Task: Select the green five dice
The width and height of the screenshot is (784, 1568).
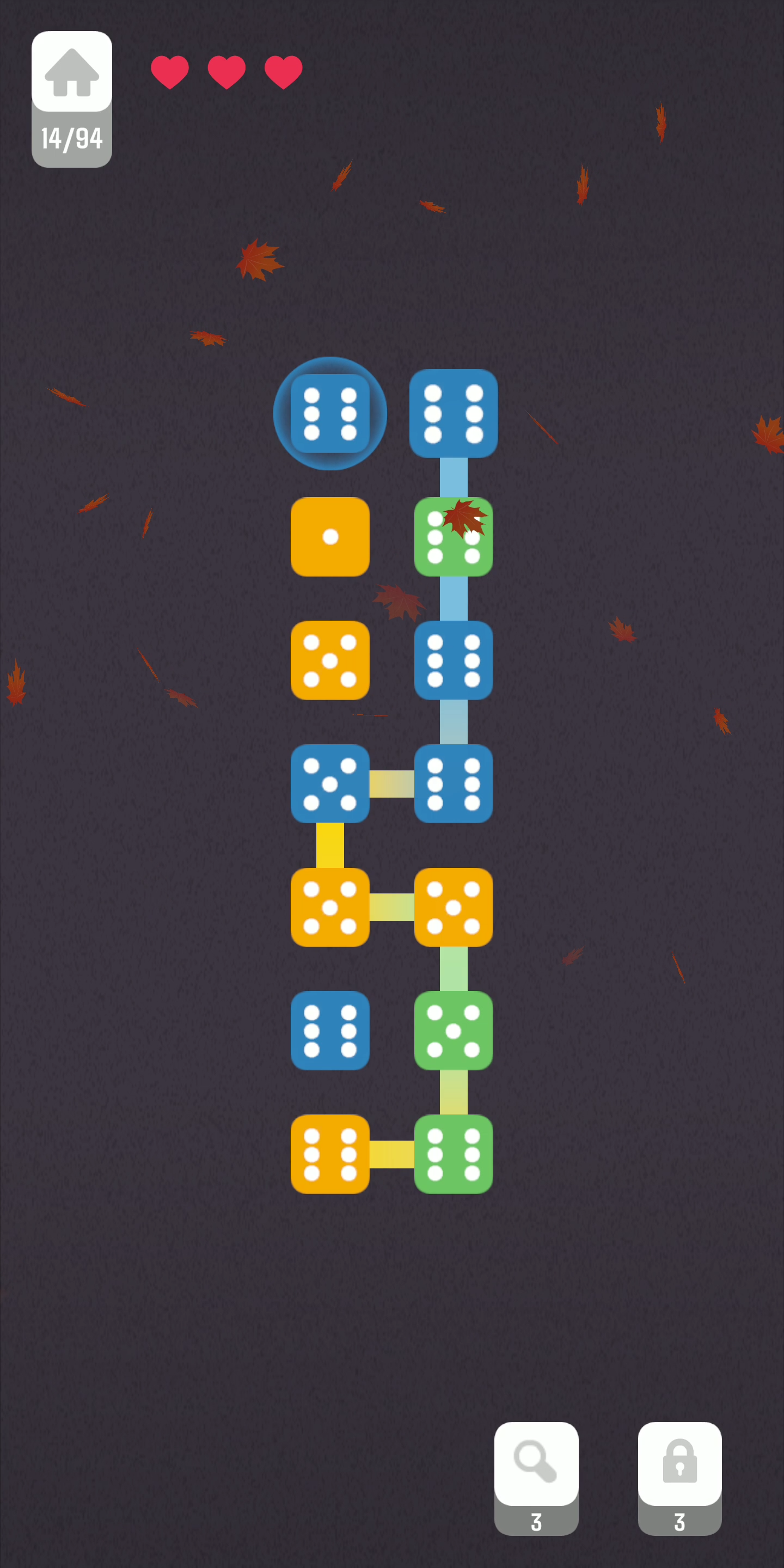Action: point(454,1031)
